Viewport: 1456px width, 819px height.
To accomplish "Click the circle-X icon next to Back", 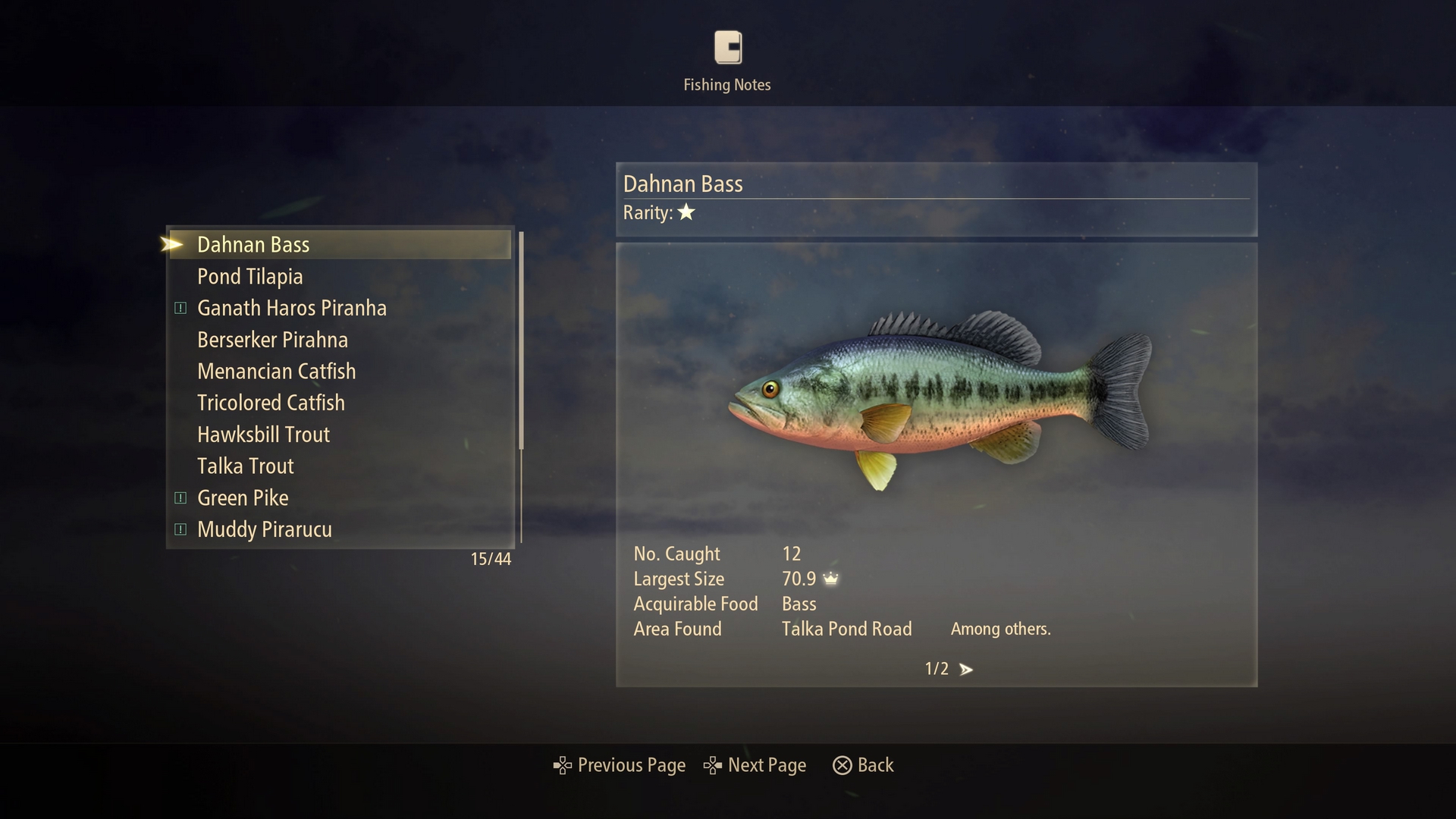I will [x=841, y=765].
